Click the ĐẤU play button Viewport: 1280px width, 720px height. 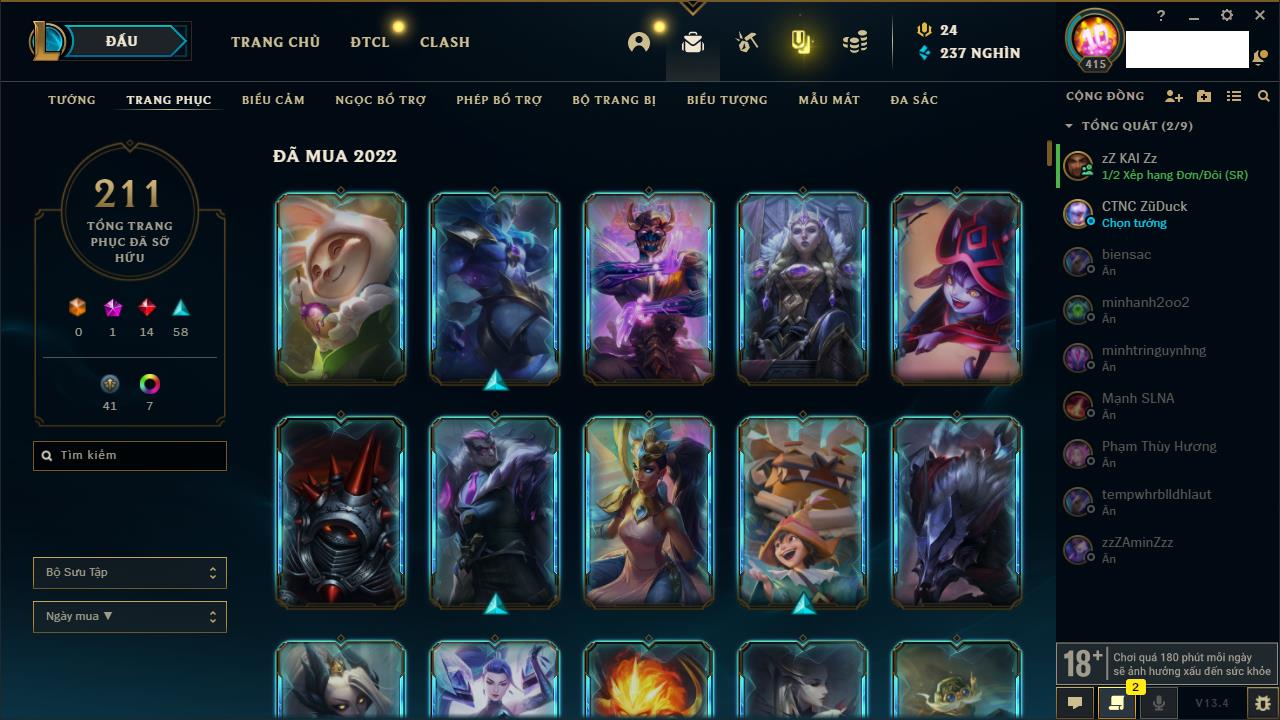(x=122, y=41)
